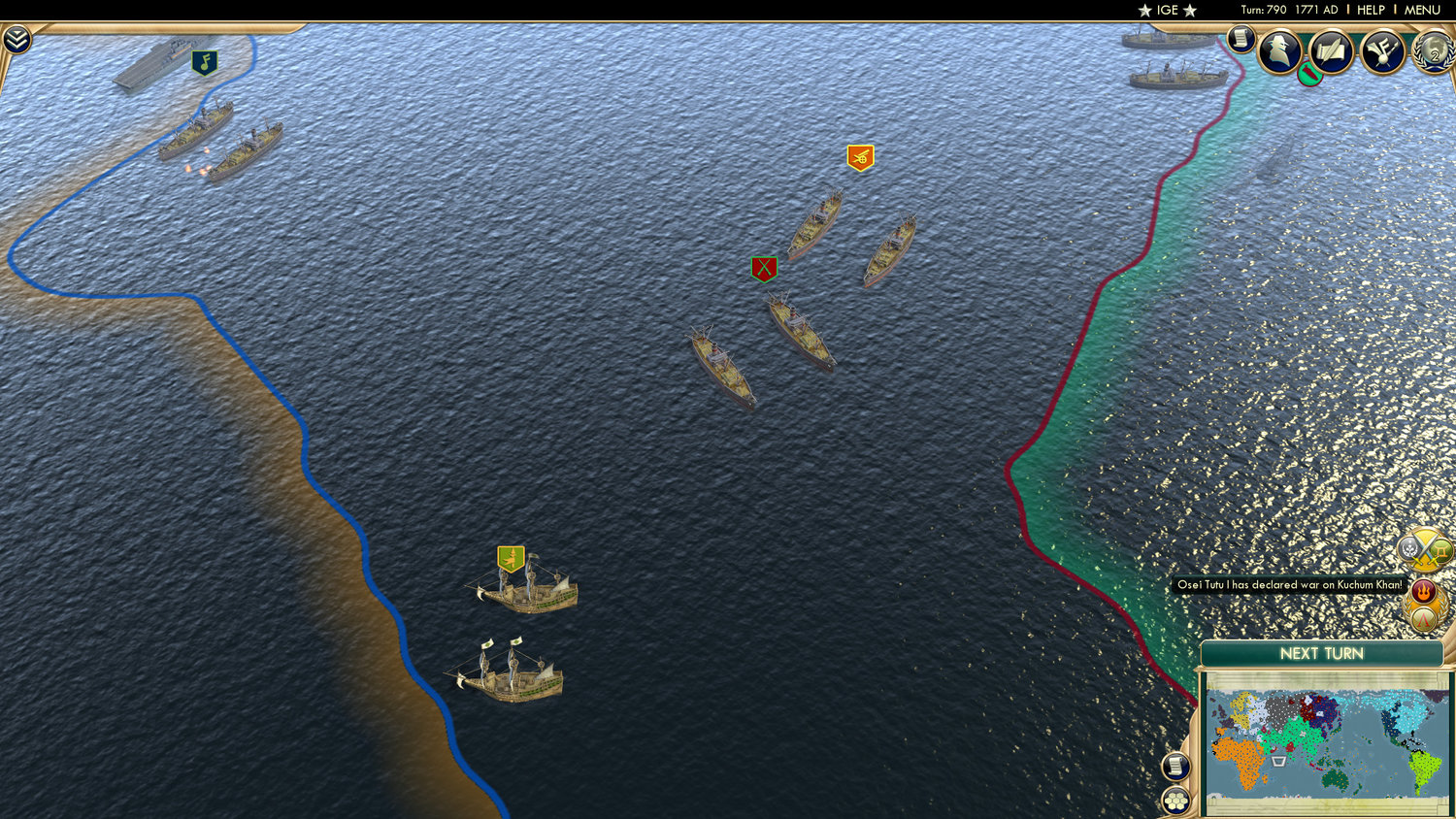
Task: Select the orange Great Admiral unit flag
Action: [858, 156]
